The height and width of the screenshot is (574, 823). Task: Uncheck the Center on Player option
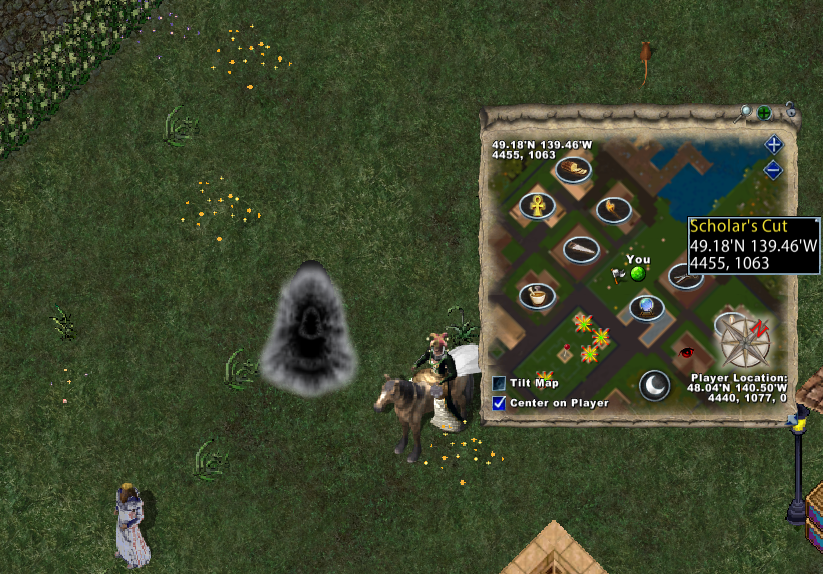coord(499,403)
